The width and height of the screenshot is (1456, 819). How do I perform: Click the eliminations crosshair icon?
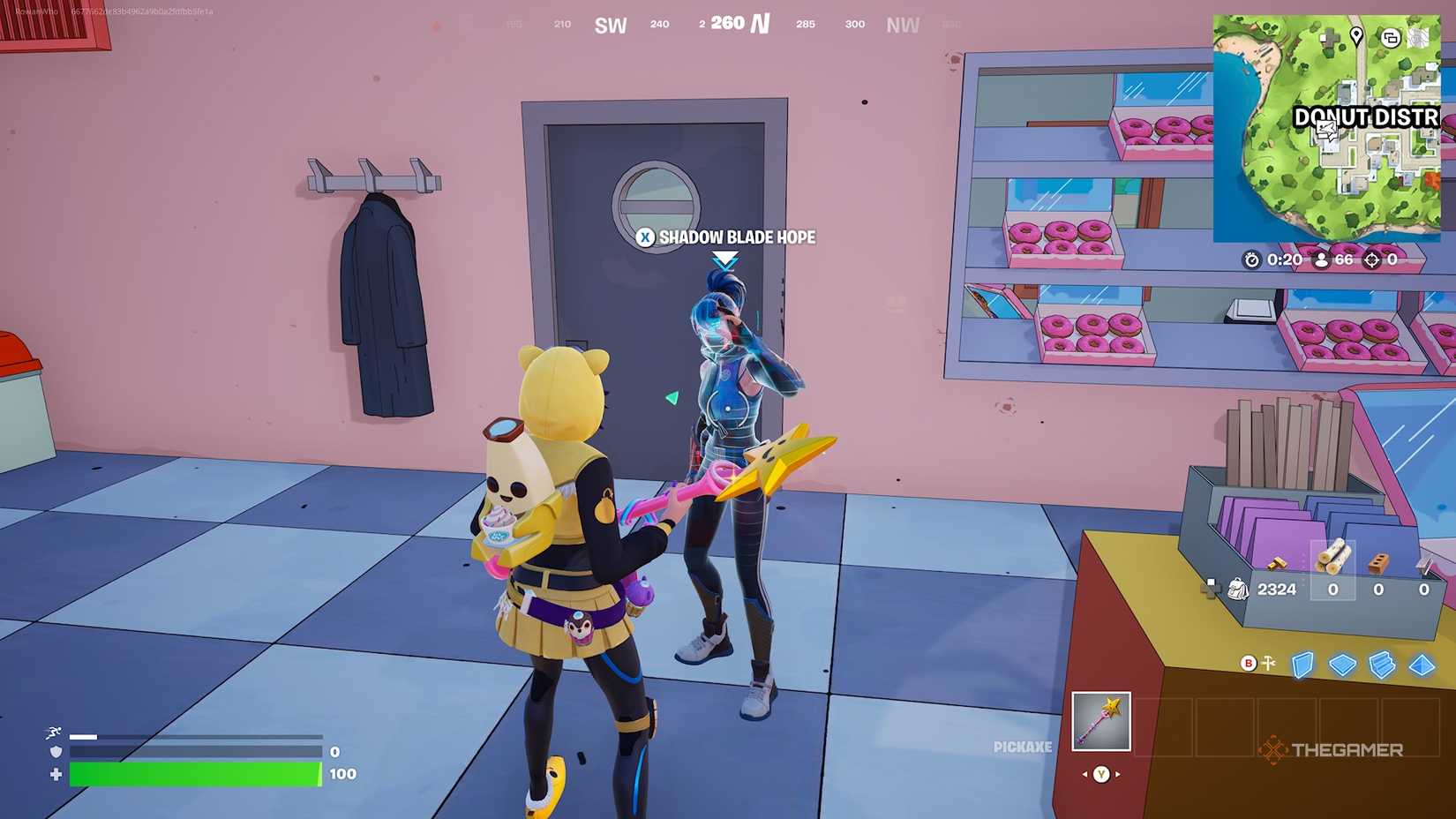click(x=1370, y=260)
